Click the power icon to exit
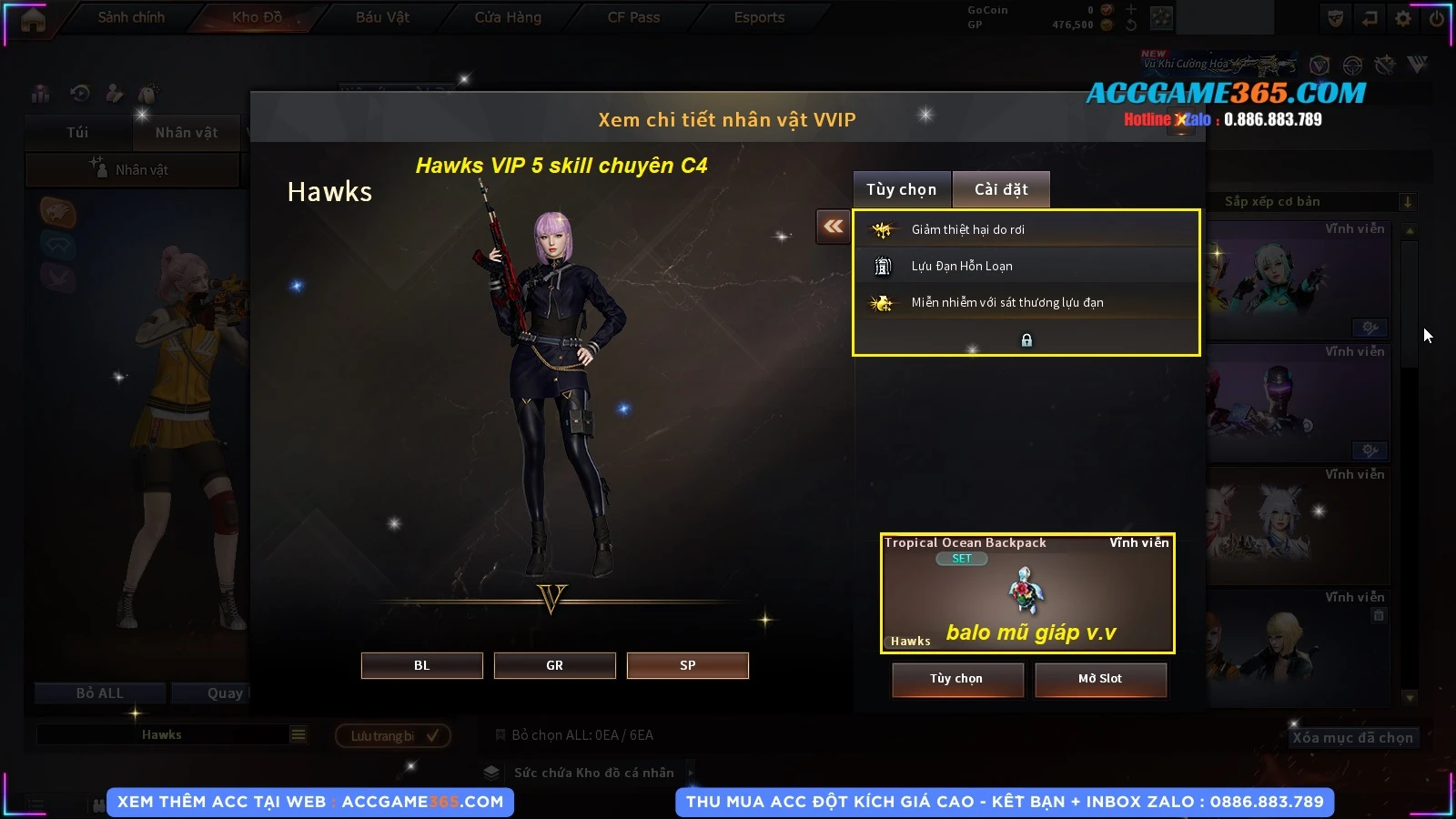Viewport: 1456px width, 819px height. pos(1437,18)
